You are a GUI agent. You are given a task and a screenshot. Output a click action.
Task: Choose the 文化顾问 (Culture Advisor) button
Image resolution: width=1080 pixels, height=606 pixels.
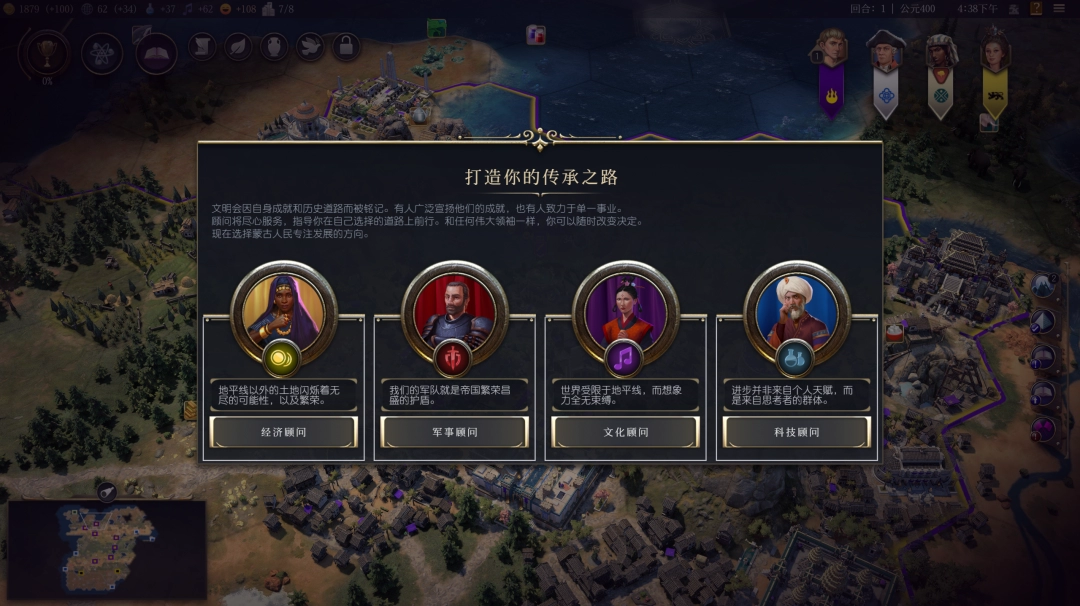tap(626, 432)
